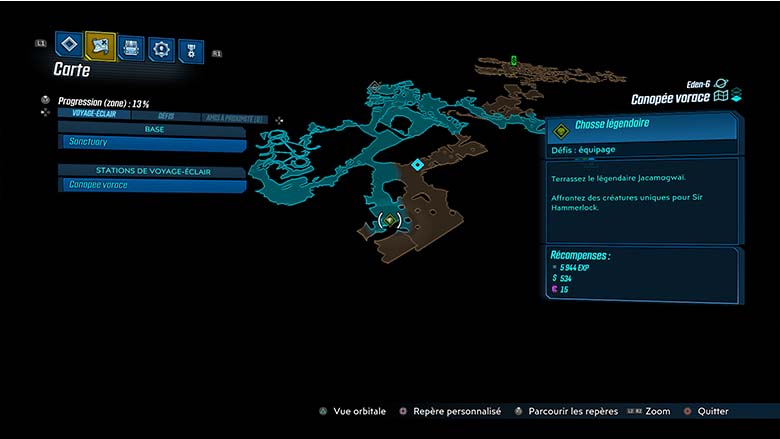
Task: Switch to the skills tab with gear icon
Action: tap(161, 48)
